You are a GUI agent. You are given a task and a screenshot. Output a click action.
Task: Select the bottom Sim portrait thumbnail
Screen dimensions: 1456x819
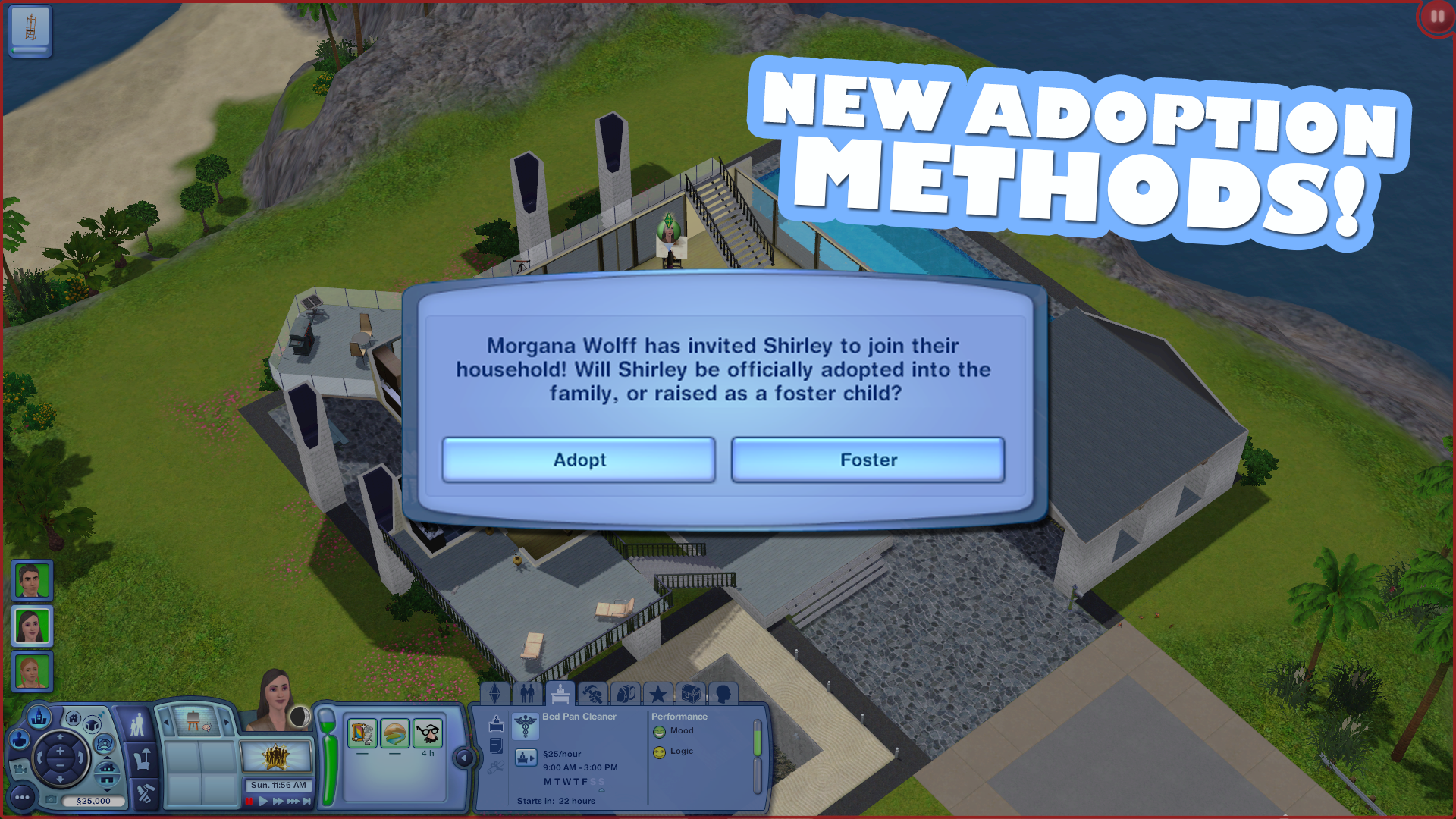(x=32, y=672)
